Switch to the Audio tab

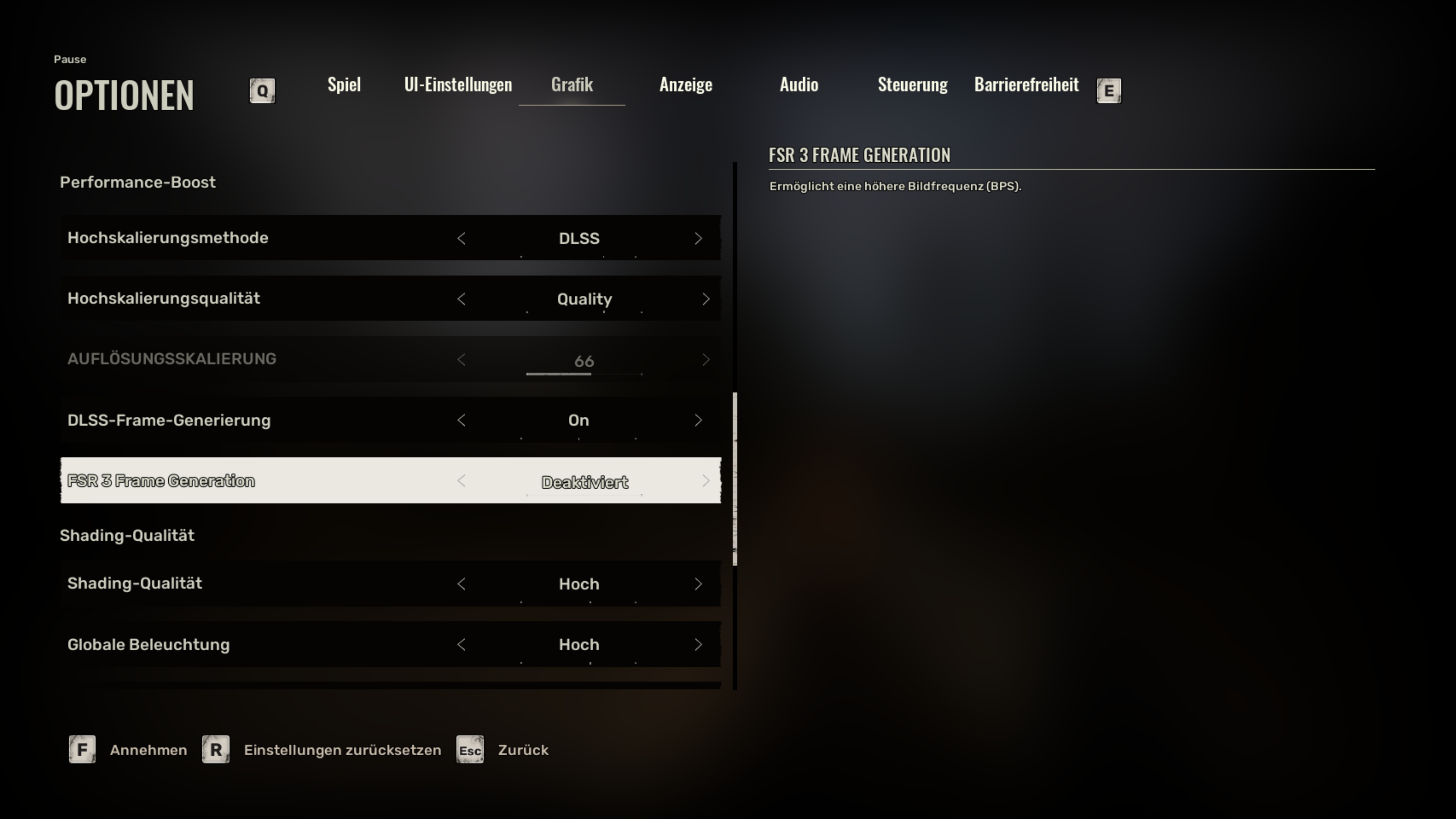tap(799, 85)
